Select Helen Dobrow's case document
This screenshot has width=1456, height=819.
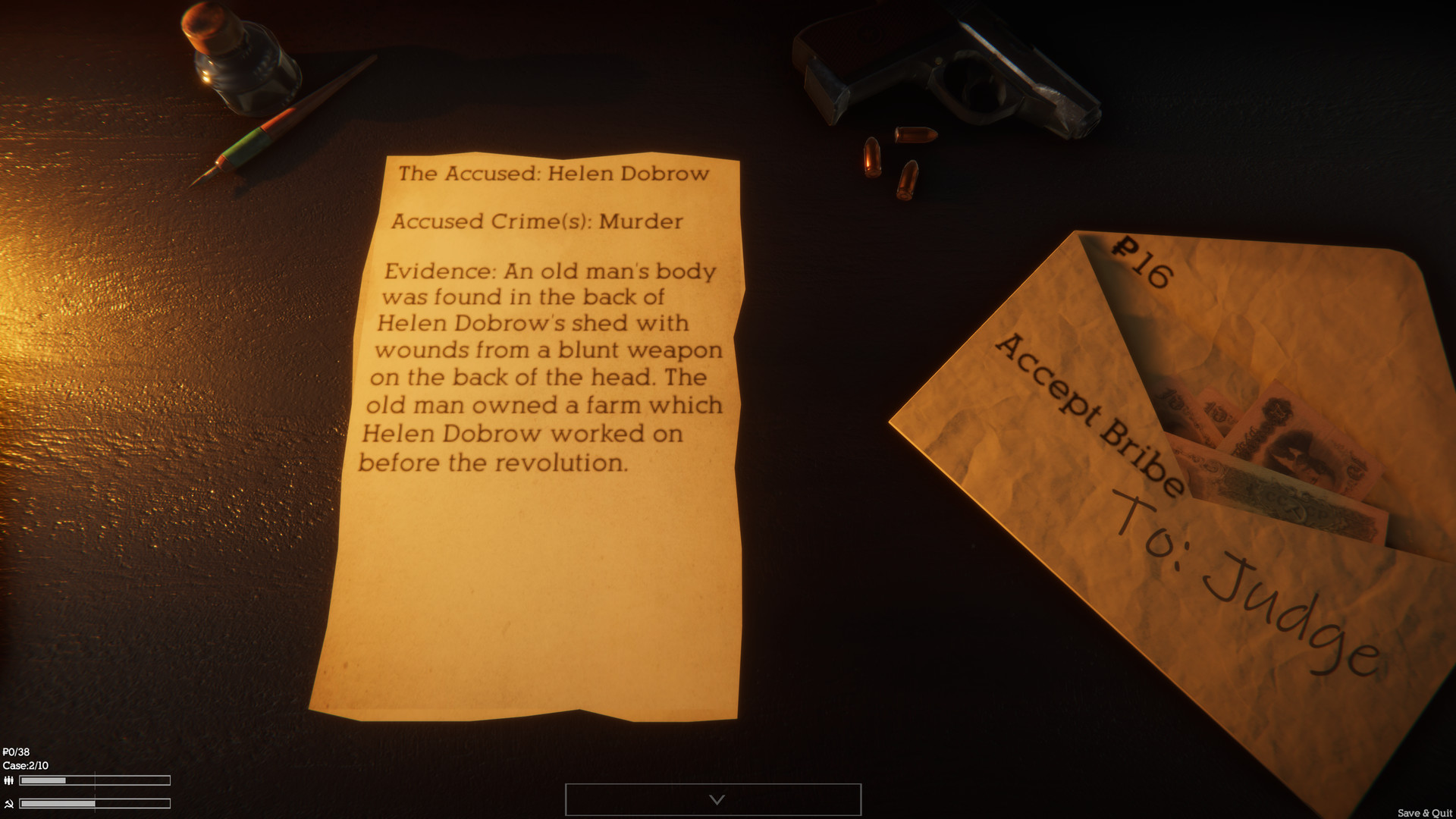pyautogui.click(x=531, y=432)
